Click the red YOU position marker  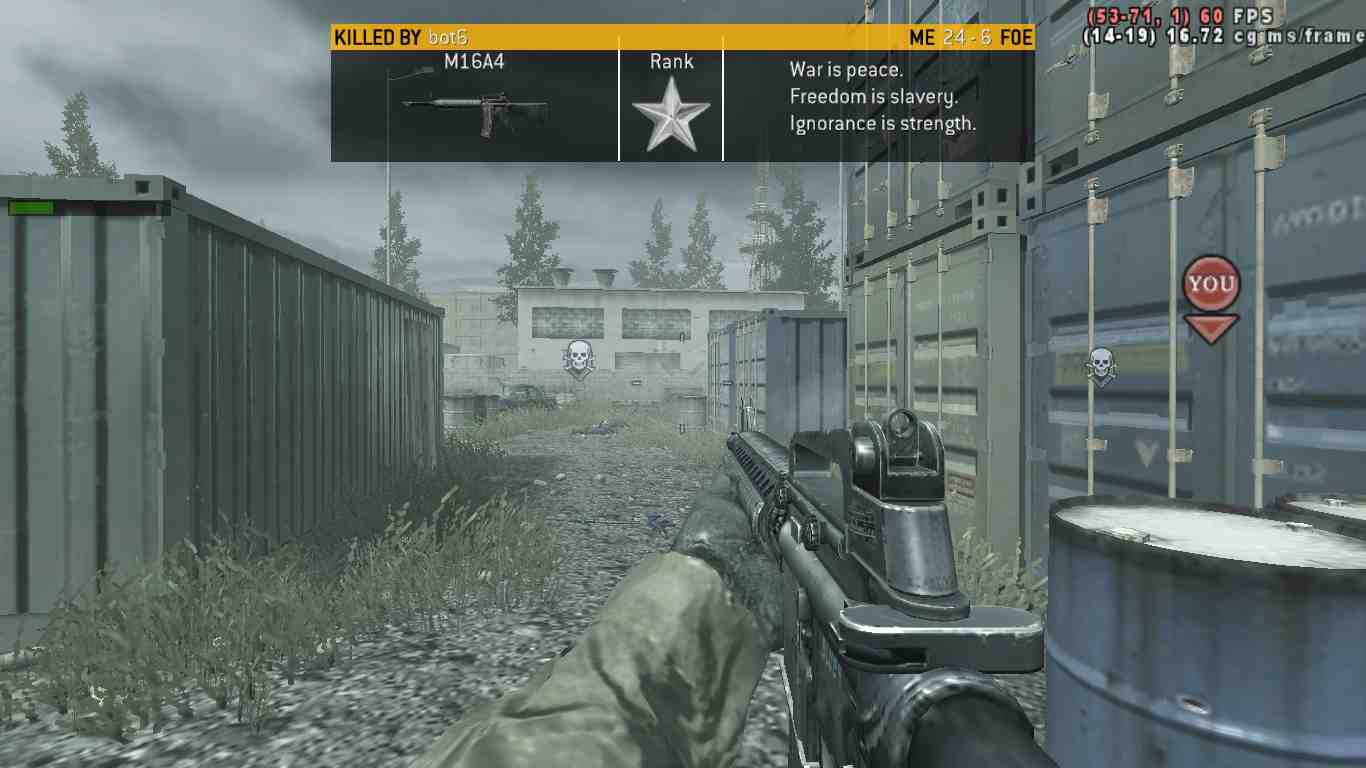point(1211,285)
